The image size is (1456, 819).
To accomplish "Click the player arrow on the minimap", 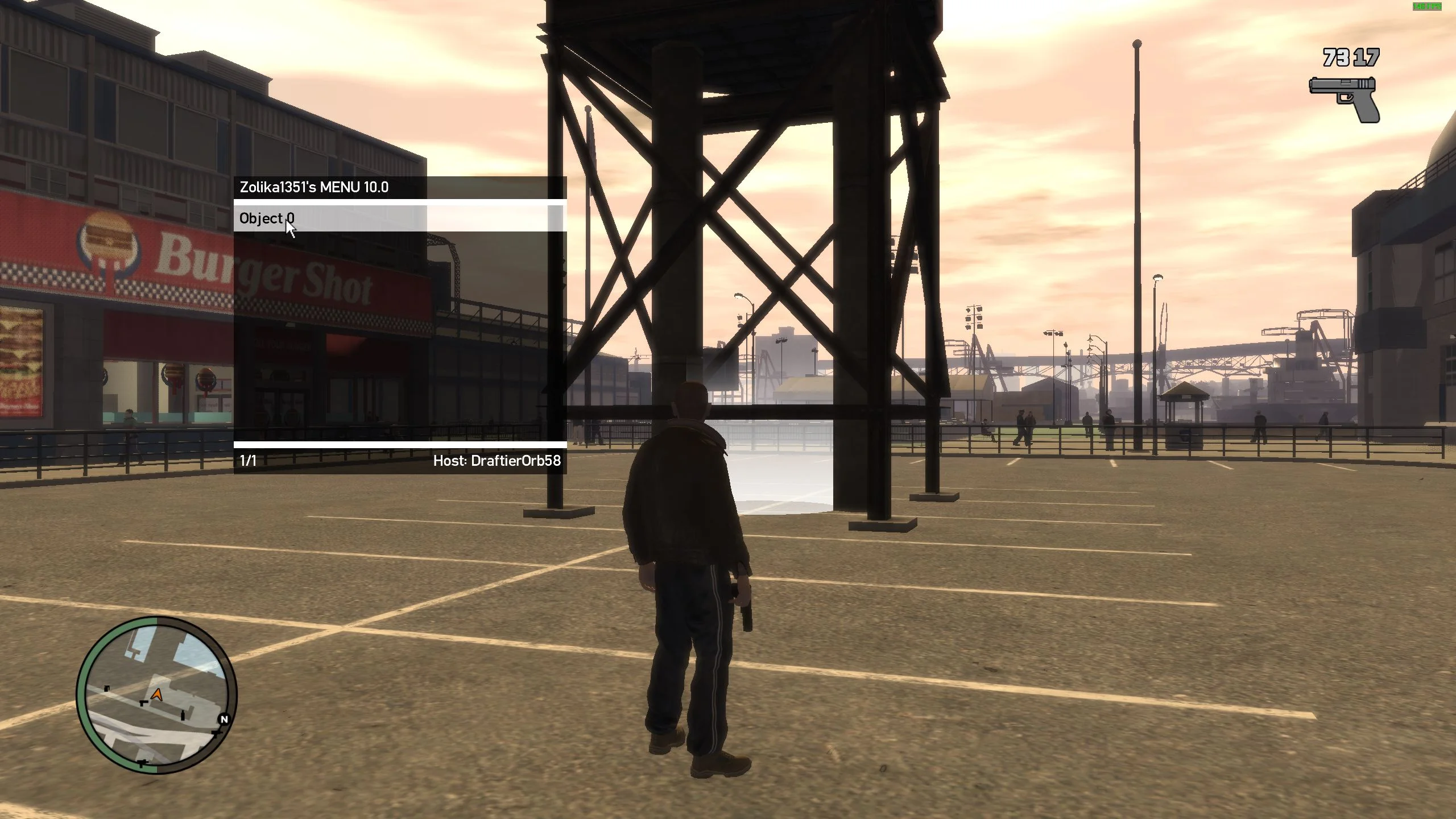I will (x=156, y=693).
